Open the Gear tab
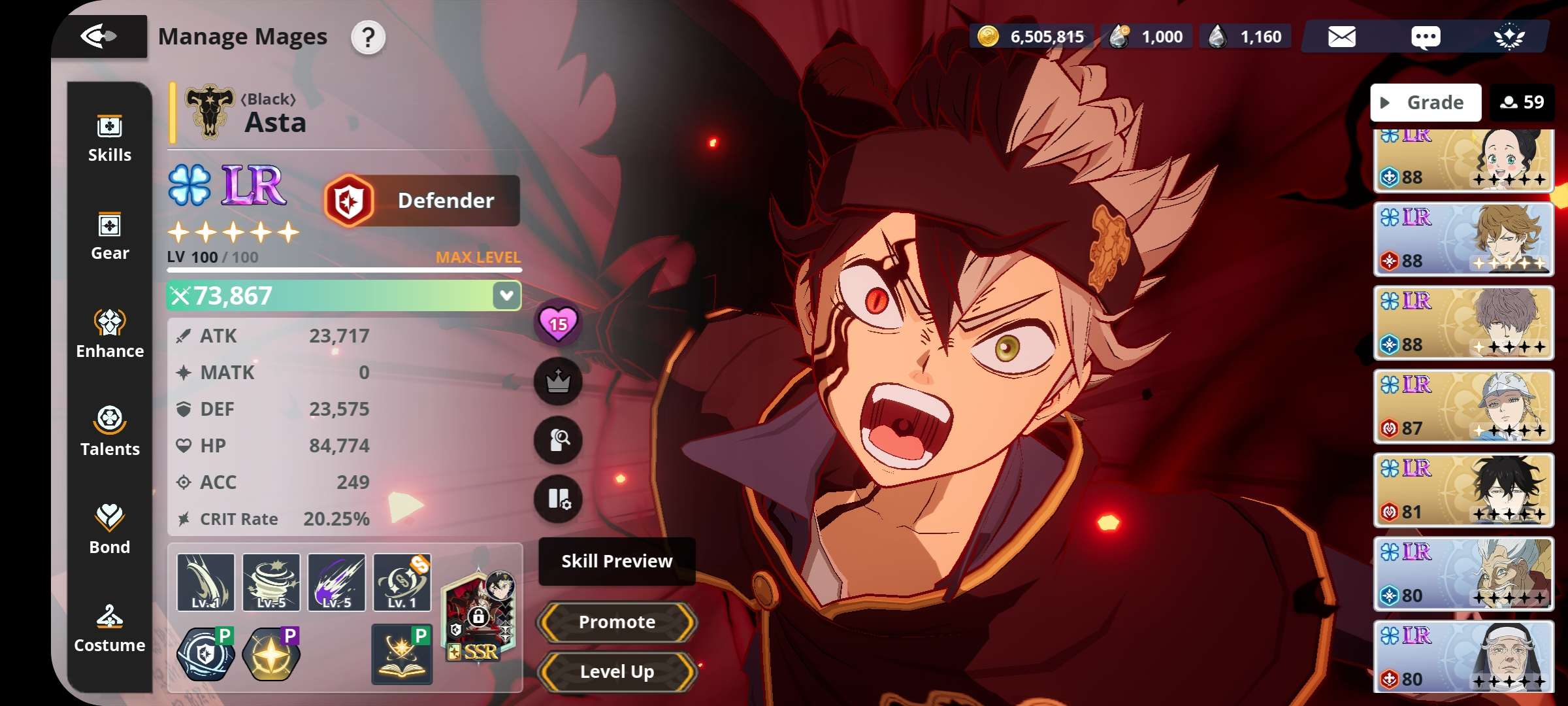 click(x=109, y=236)
